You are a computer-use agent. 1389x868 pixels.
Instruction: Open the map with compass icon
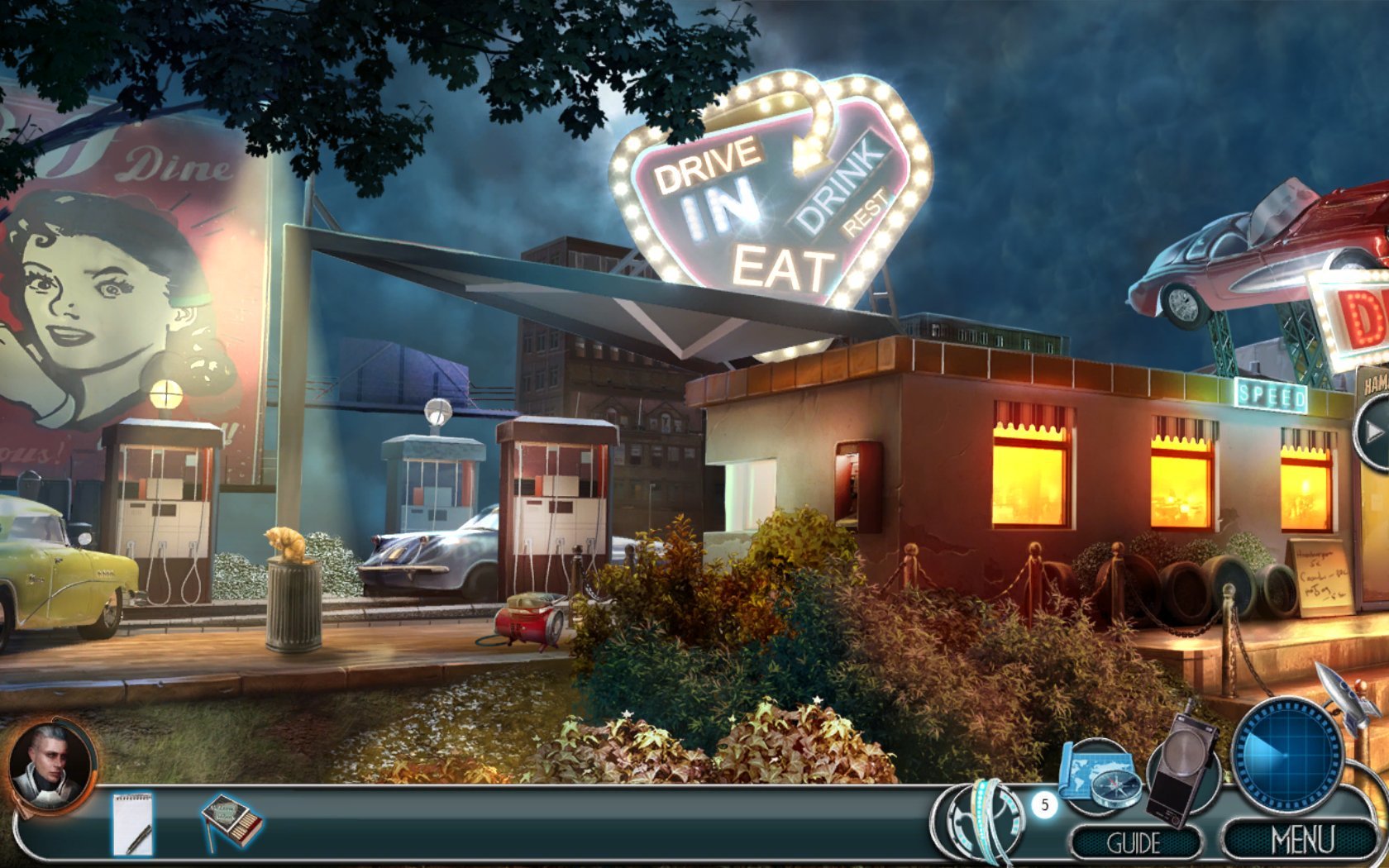point(1100,777)
